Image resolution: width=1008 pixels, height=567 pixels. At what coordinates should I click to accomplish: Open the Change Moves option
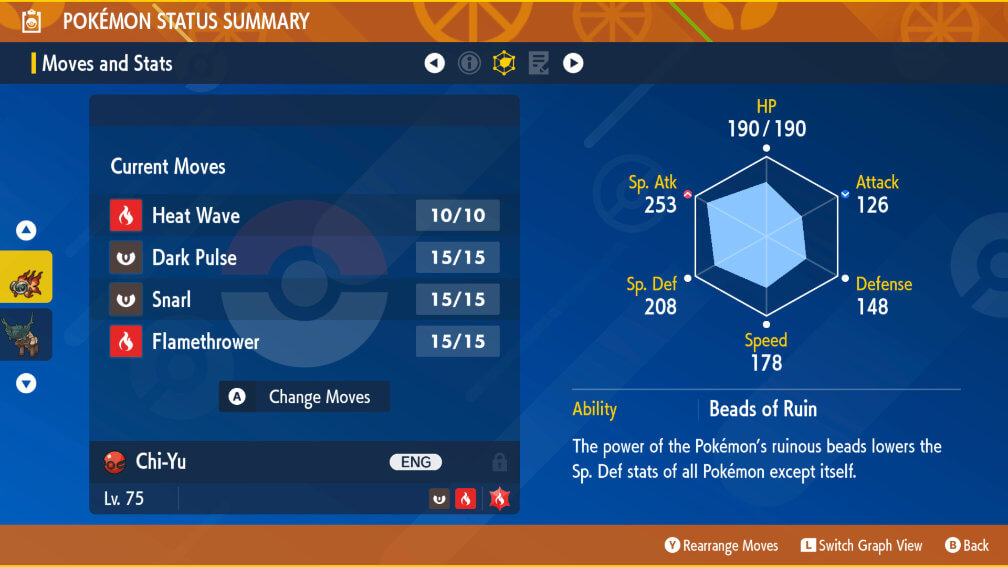(x=304, y=397)
